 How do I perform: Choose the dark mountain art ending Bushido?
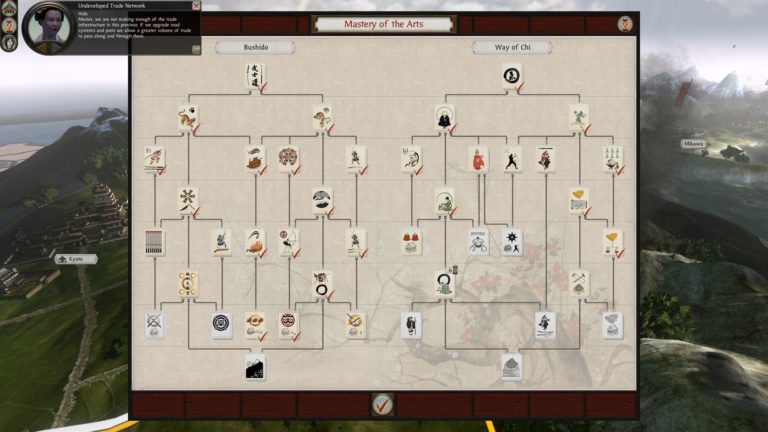255,367
